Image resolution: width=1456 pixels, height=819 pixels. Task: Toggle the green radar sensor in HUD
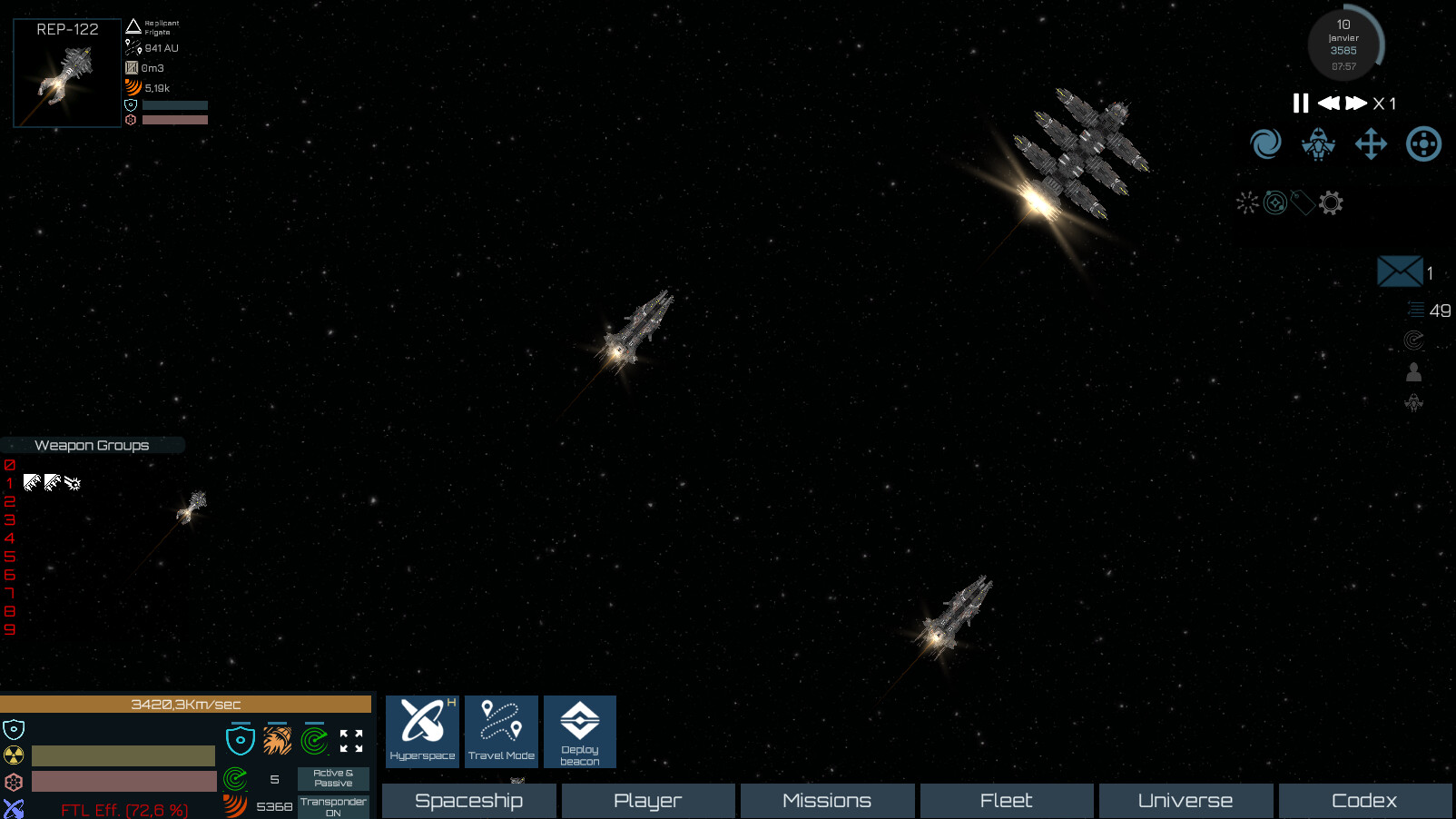pos(313,741)
